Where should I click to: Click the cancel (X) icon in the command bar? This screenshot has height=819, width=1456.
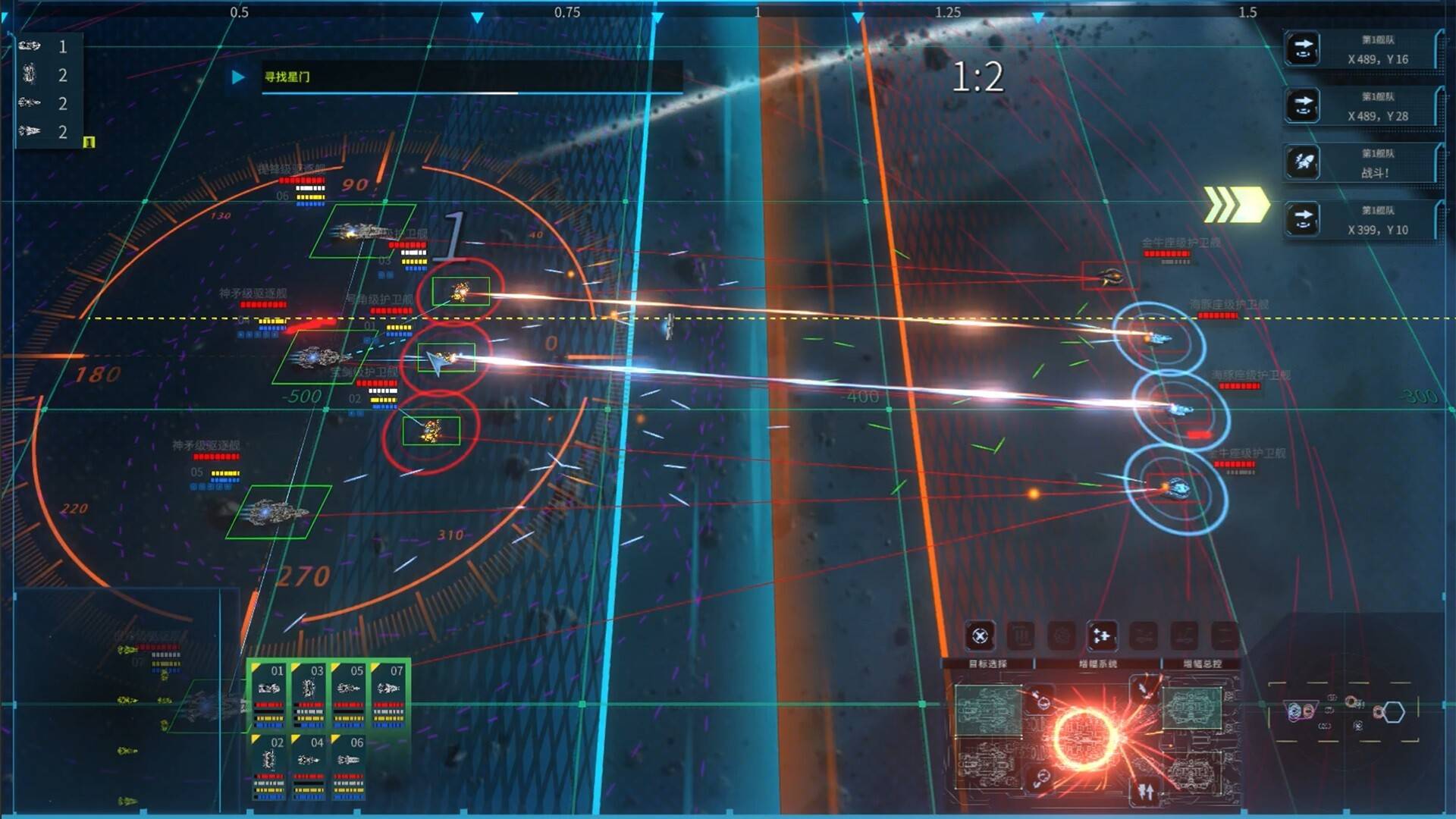(x=980, y=636)
